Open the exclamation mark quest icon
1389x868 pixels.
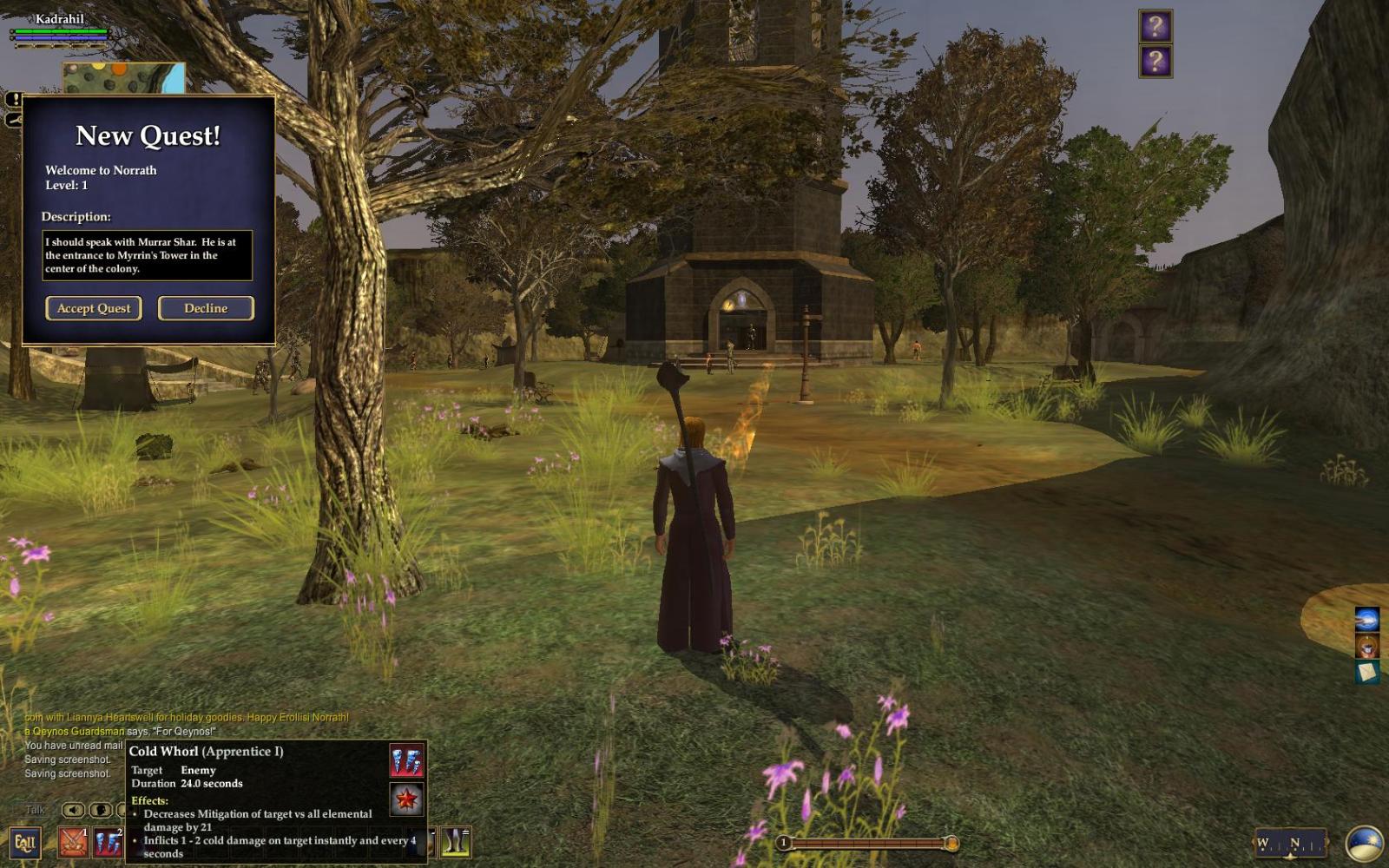(x=13, y=100)
